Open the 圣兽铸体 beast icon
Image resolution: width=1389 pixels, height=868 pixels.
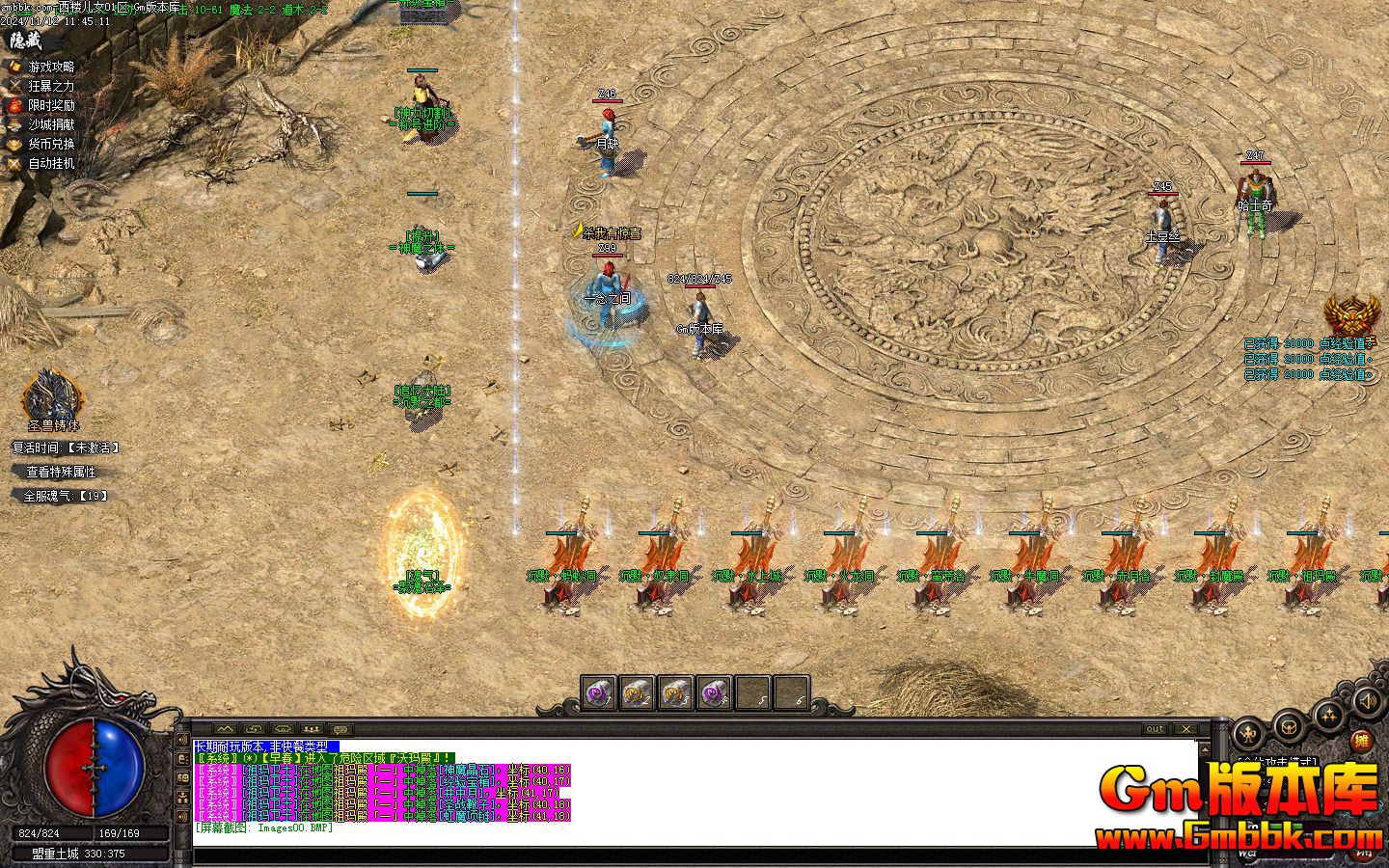(53, 395)
